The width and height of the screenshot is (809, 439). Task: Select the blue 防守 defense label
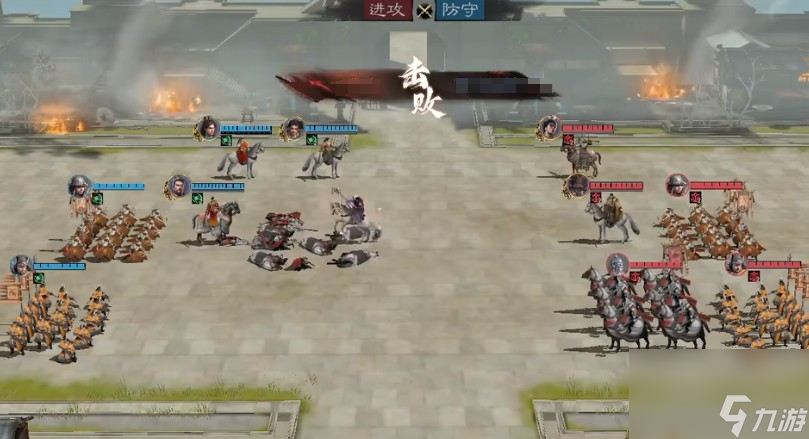[459, 11]
